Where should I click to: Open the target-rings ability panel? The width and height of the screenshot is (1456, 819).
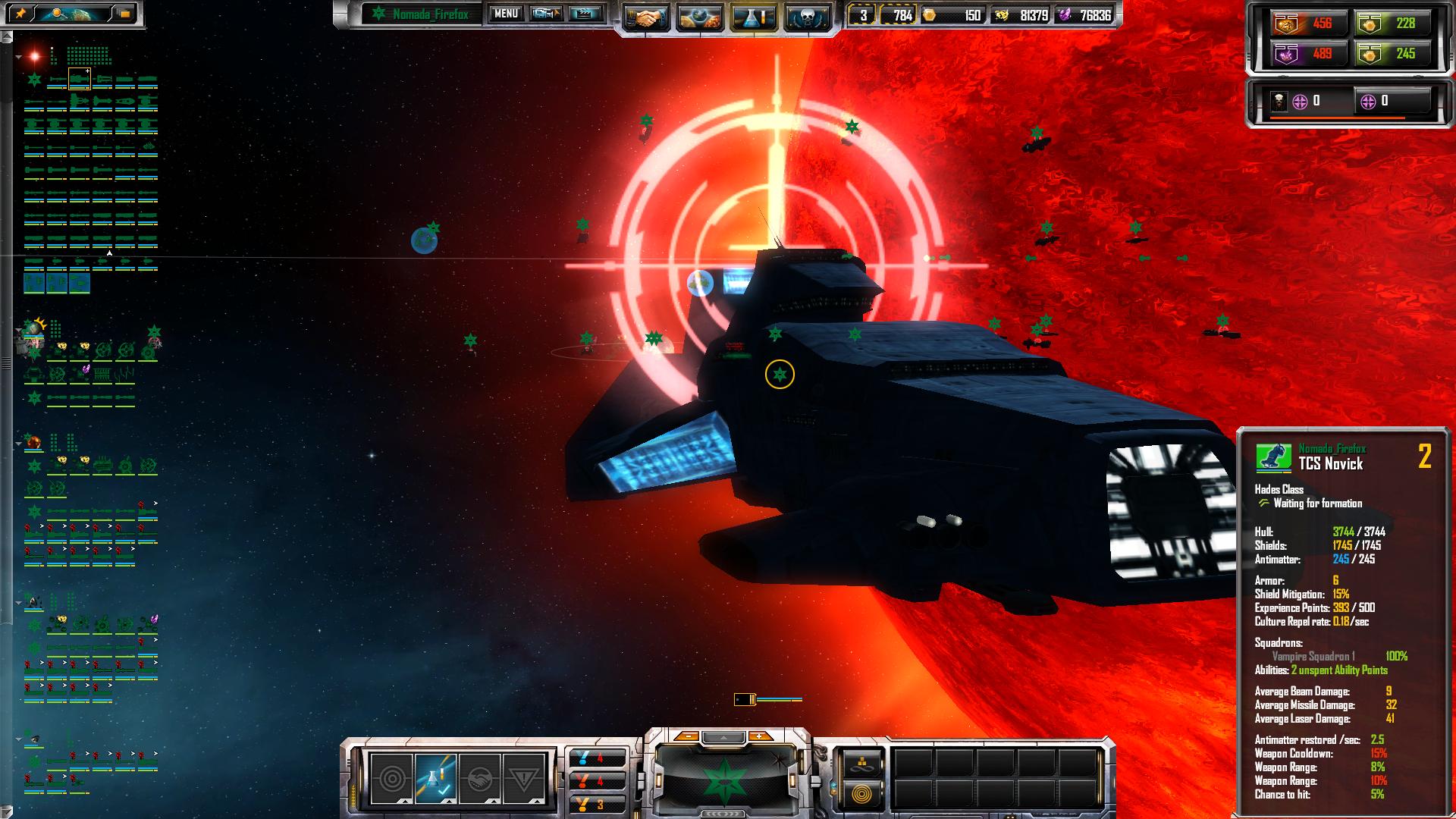(392, 779)
